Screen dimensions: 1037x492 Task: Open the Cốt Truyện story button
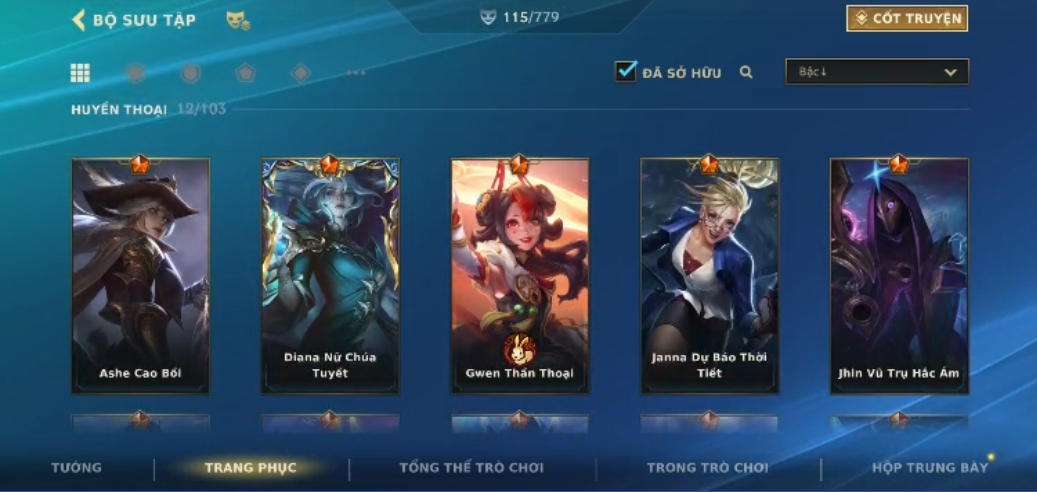click(907, 19)
